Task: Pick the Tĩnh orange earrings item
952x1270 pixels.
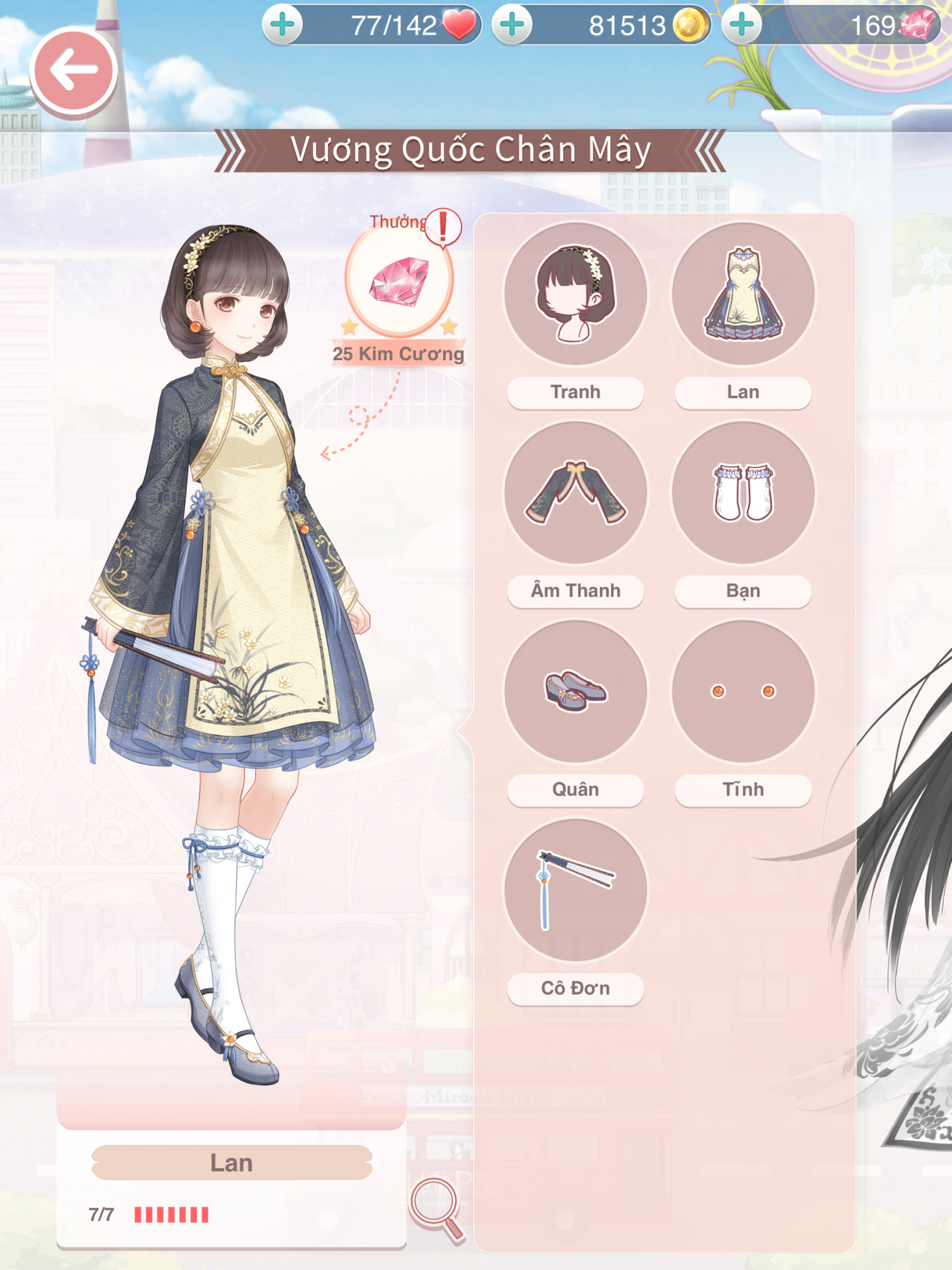Action: coord(743,691)
